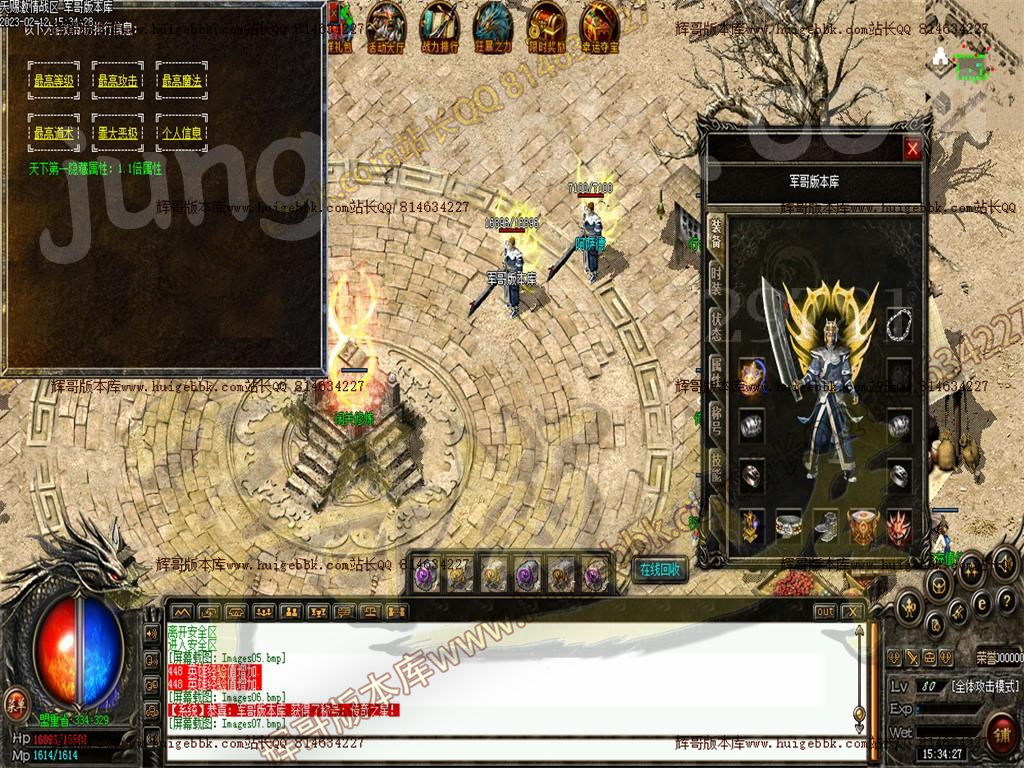Open the 最高道术 ranking

[x=57, y=132]
